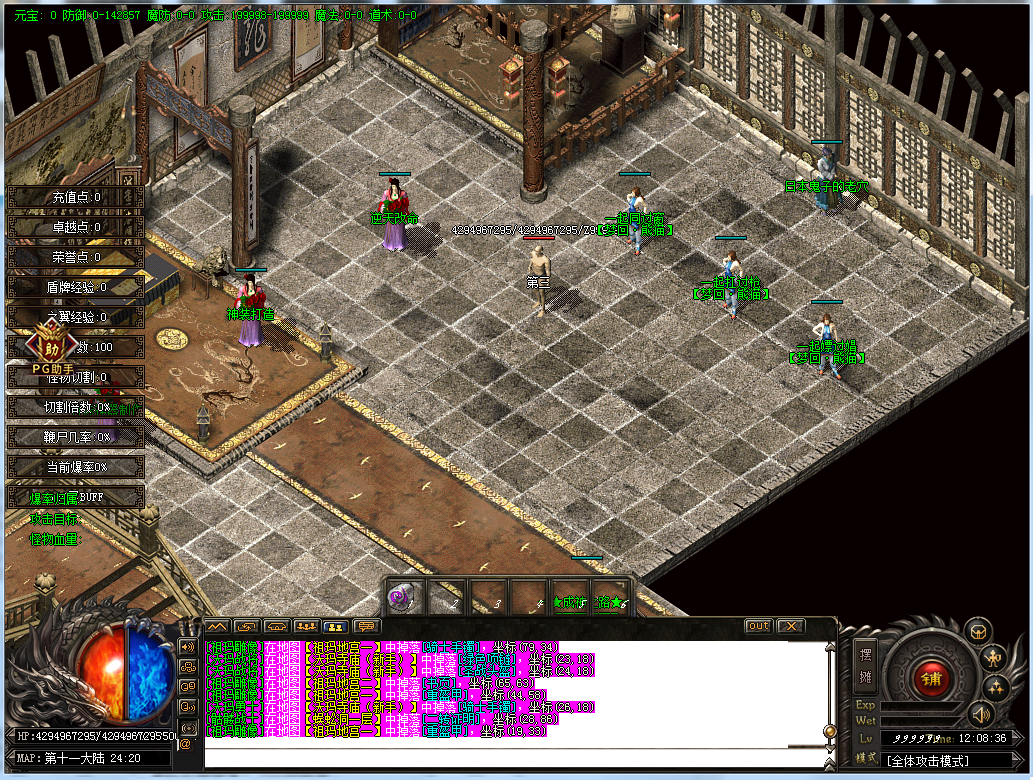The width and height of the screenshot is (1033, 780).
Task: Toggle the top sound-wave chat channel button
Action: point(187,646)
